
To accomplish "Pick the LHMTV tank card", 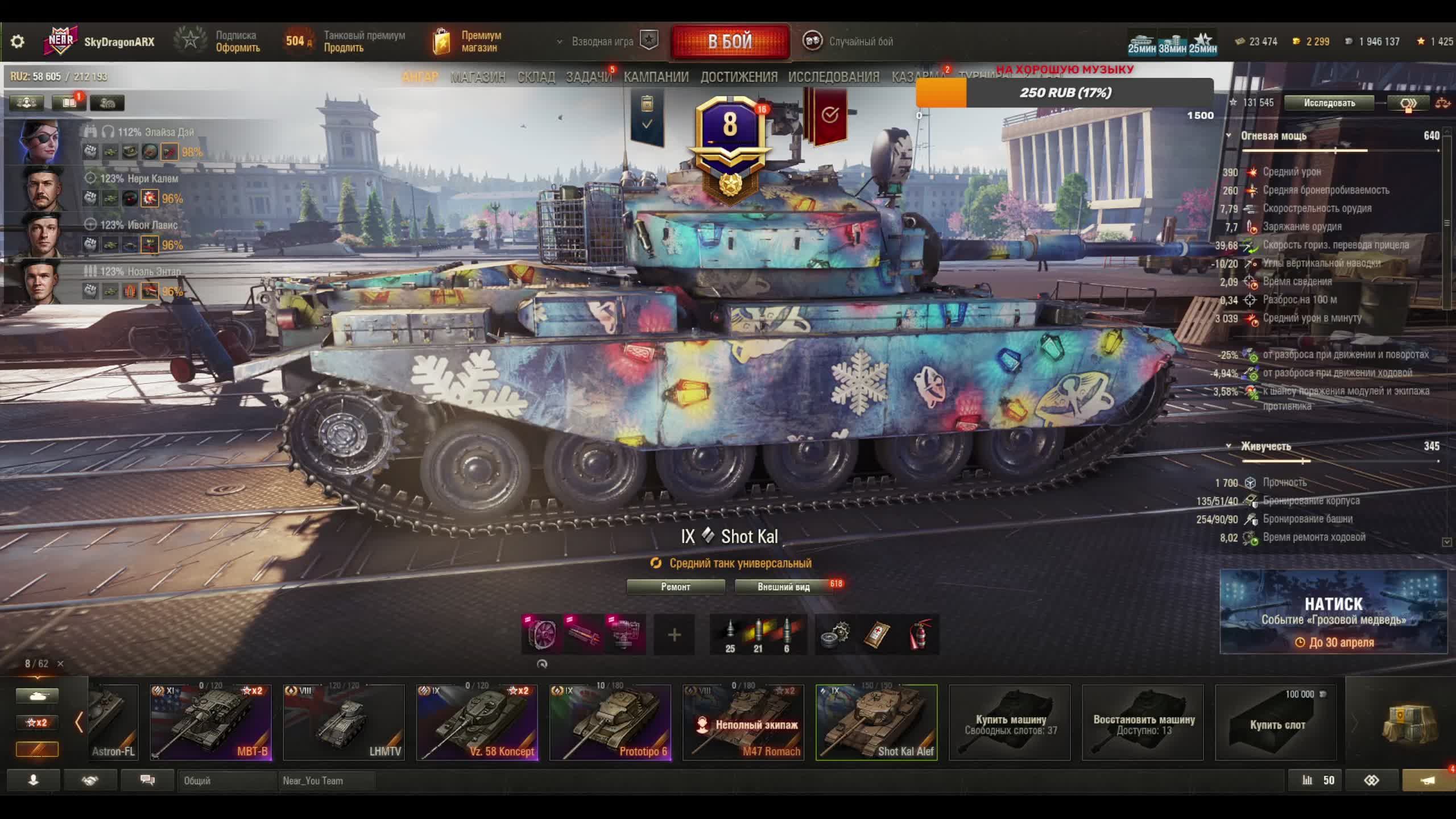I will pos(344,722).
